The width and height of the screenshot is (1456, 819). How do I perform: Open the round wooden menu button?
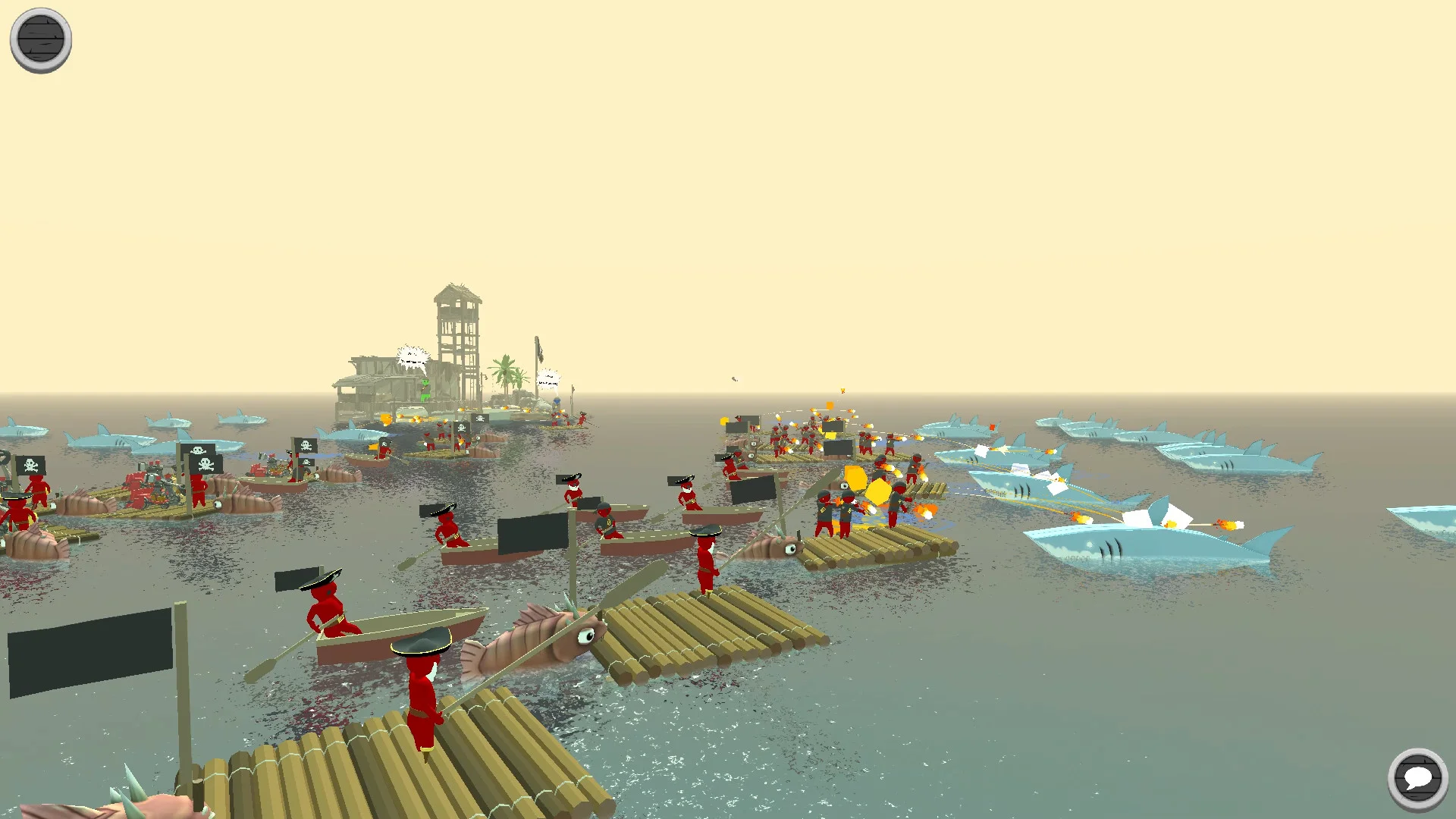pyautogui.click(x=41, y=39)
